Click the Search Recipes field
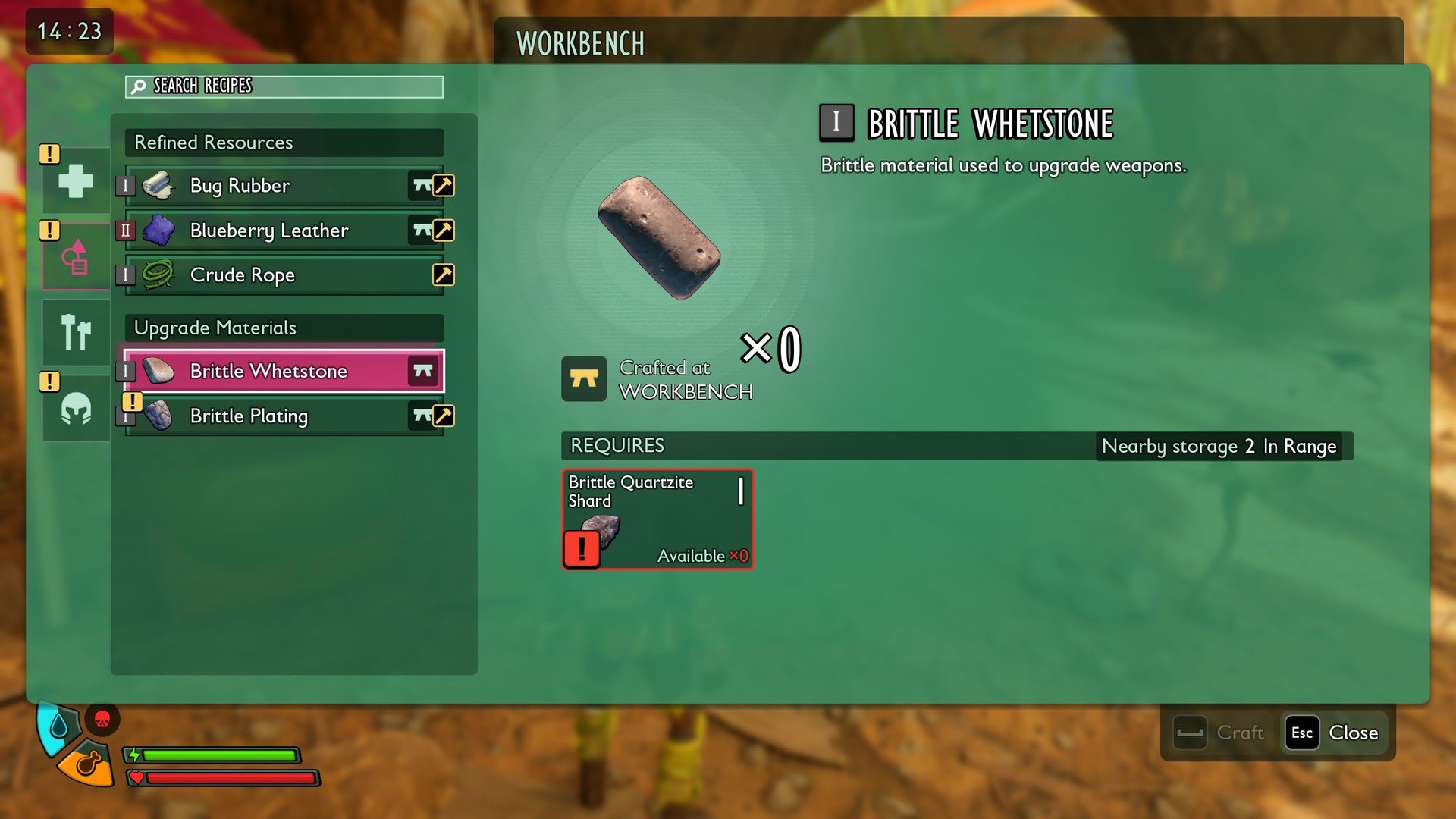The height and width of the screenshot is (819, 1456). [x=284, y=86]
